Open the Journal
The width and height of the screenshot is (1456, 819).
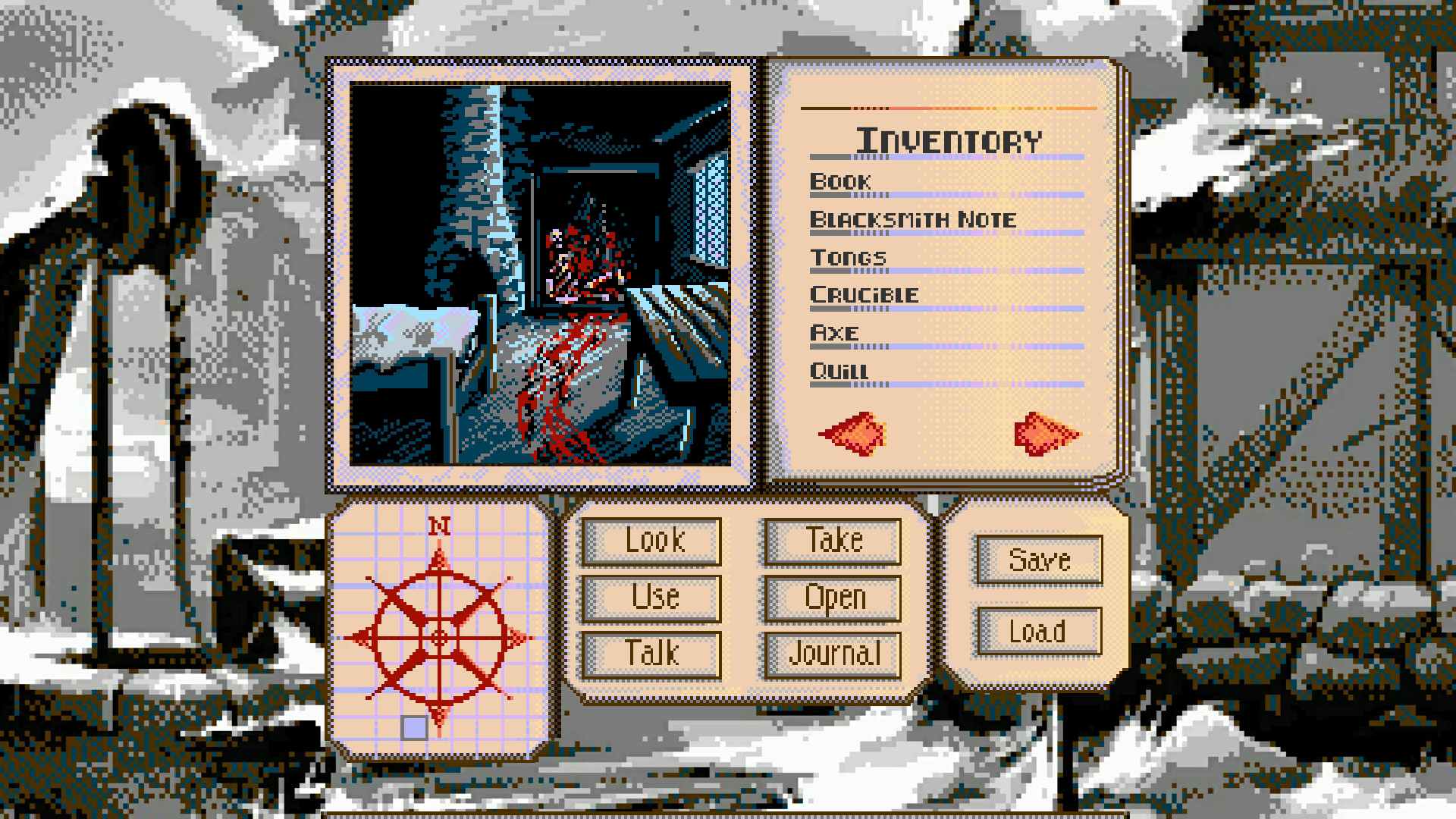click(x=833, y=652)
